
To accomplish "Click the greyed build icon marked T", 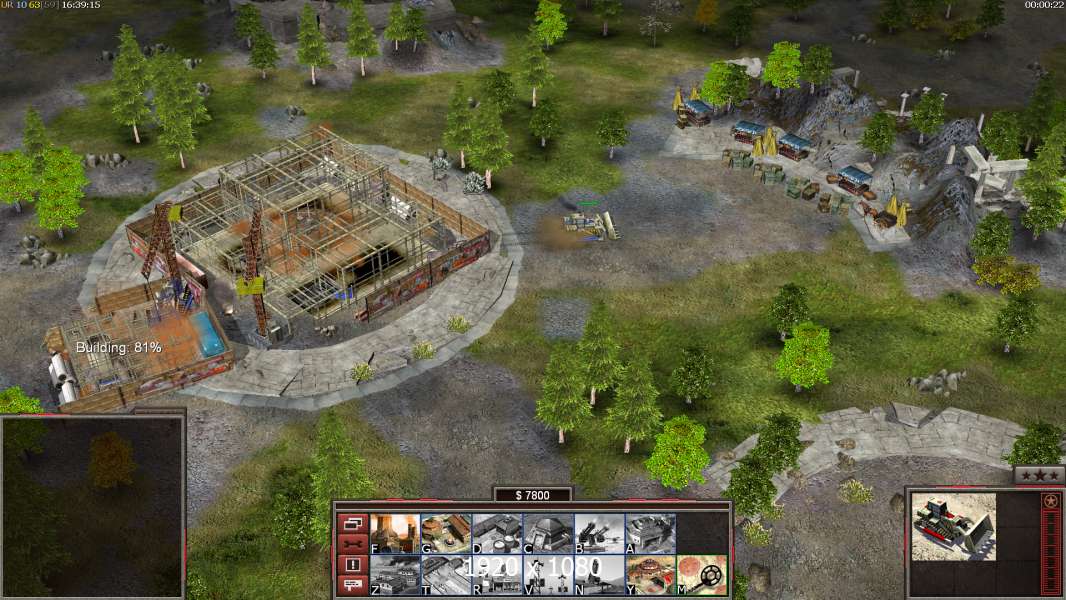I will coord(446,574).
